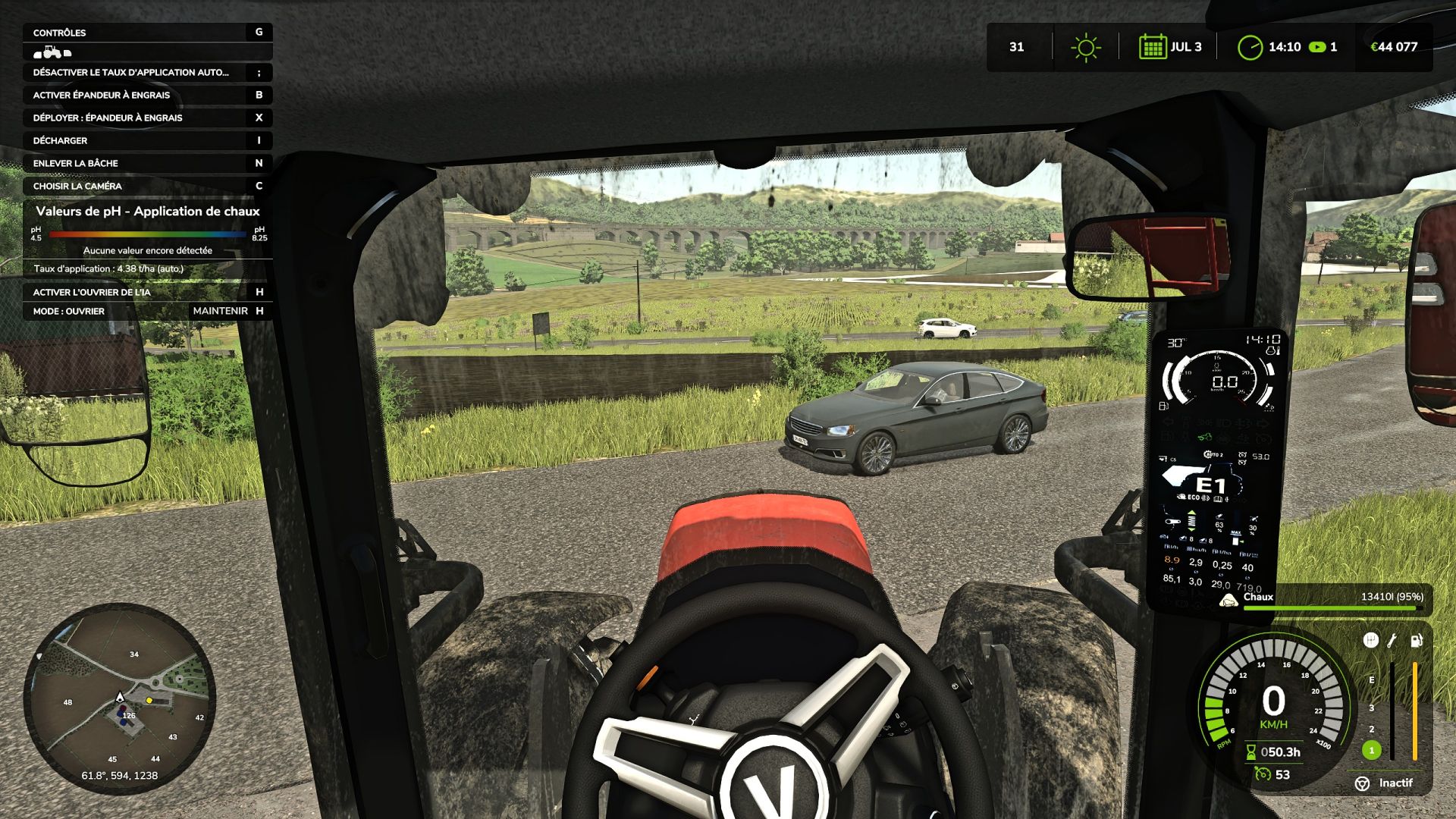Select the tractor with spreader vehicle icon
The height and width of the screenshot is (819, 1456).
tap(52, 52)
